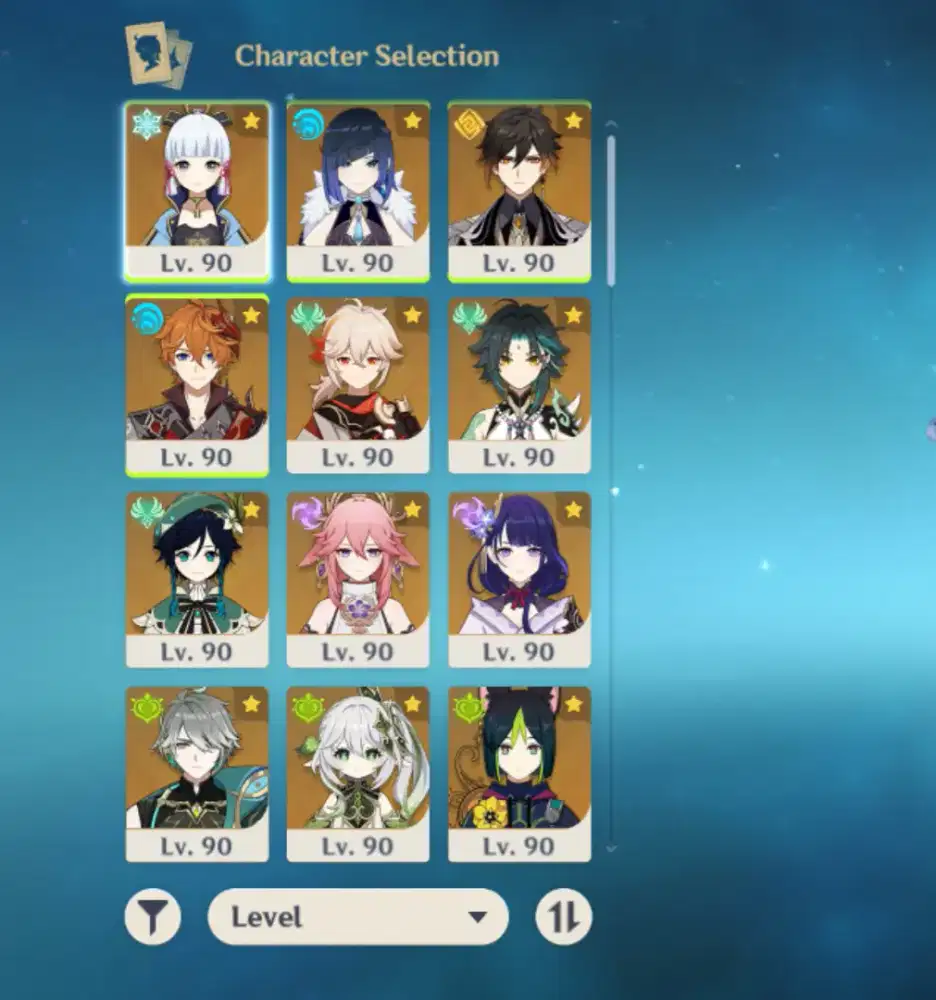
Task: Click the character list scrollbar
Action: tap(611, 210)
